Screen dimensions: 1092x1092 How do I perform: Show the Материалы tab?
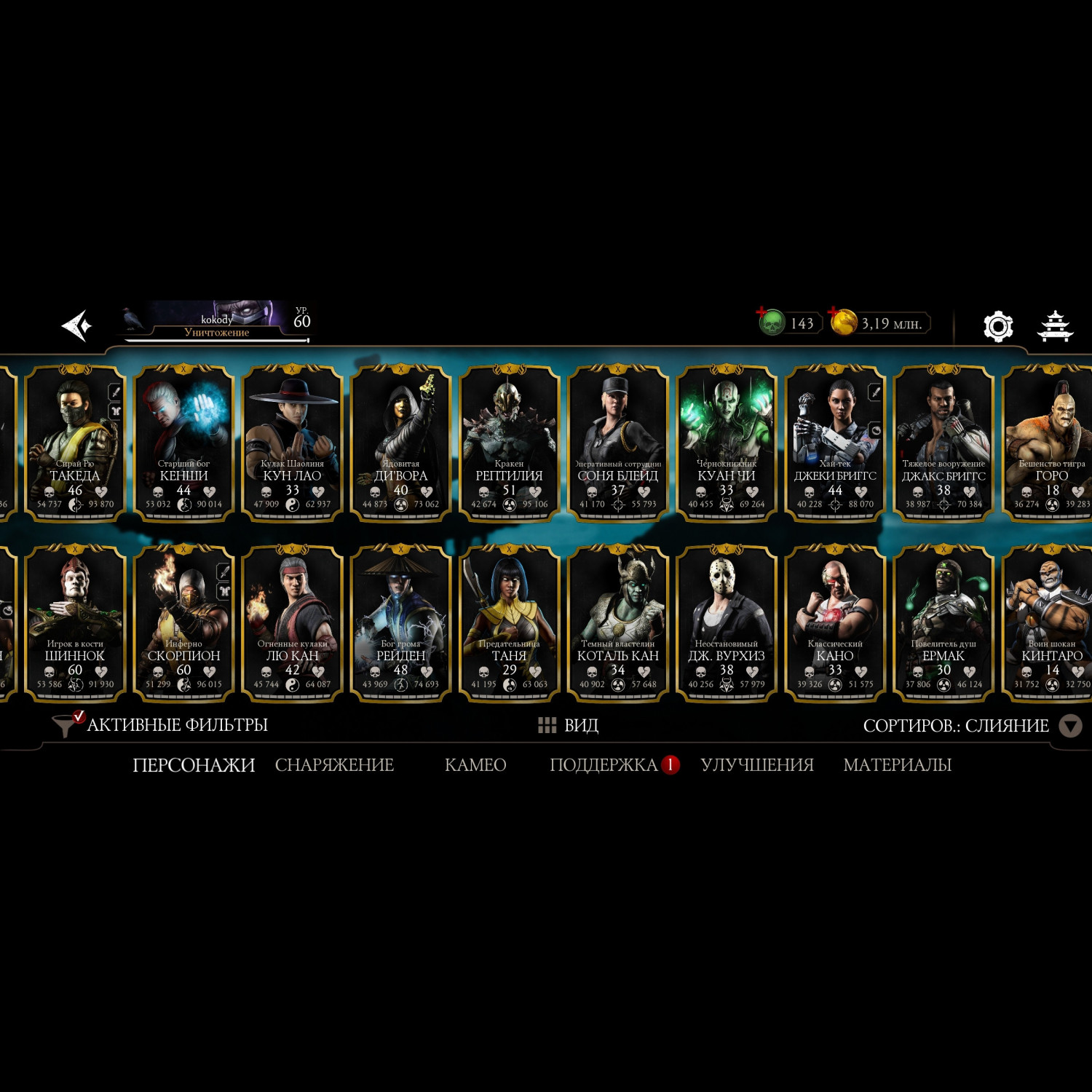[x=897, y=765]
